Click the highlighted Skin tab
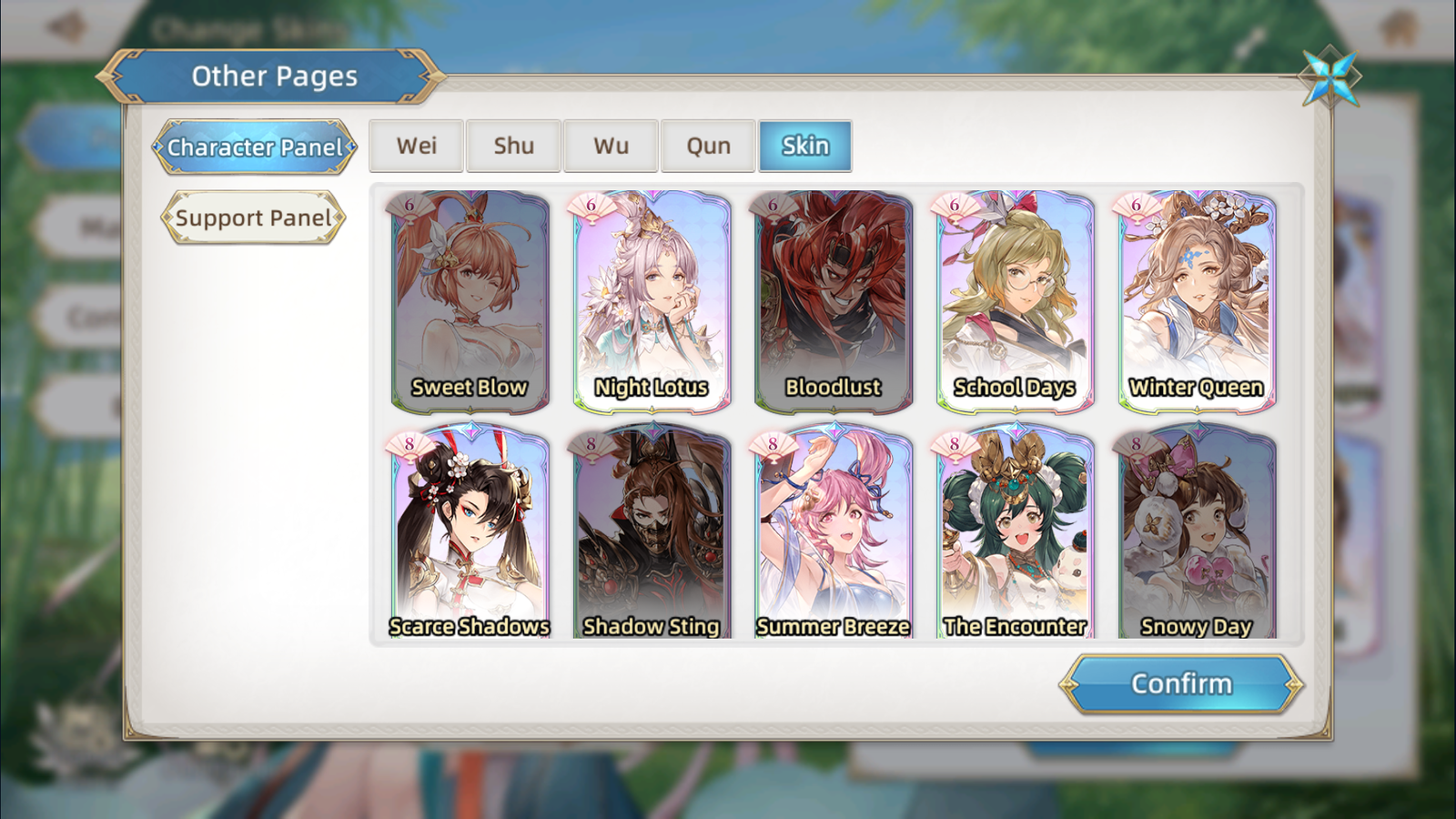This screenshot has width=1456, height=819. [x=805, y=146]
